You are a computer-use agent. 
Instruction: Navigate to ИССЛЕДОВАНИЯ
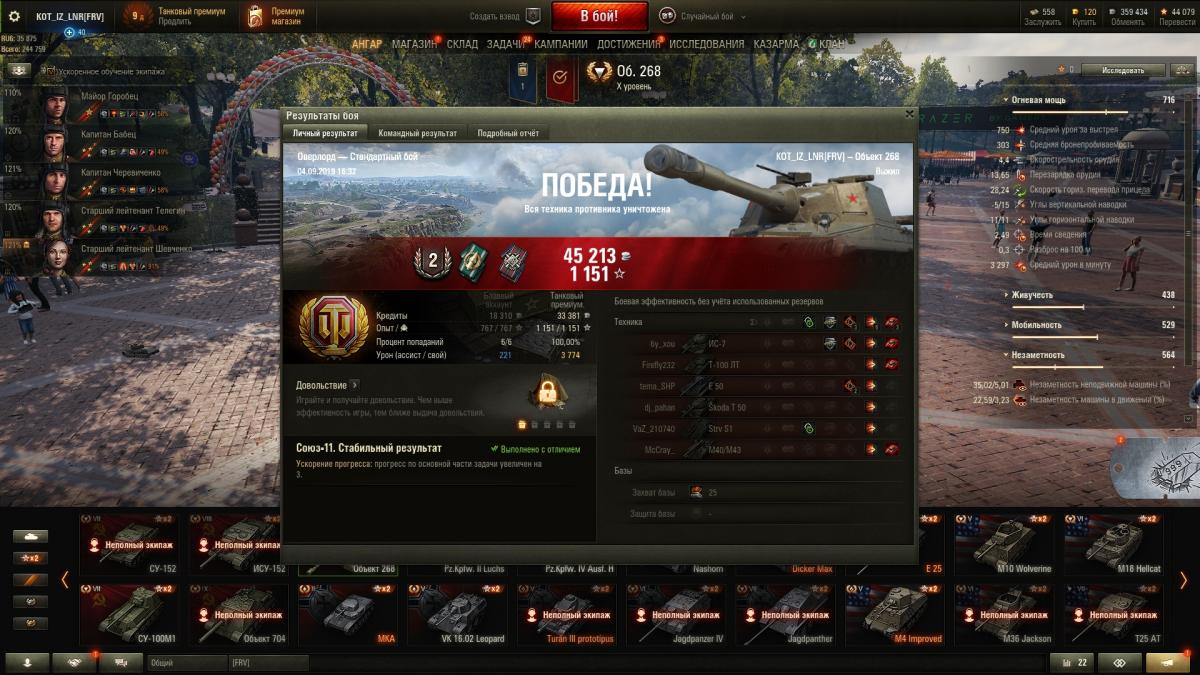point(706,44)
